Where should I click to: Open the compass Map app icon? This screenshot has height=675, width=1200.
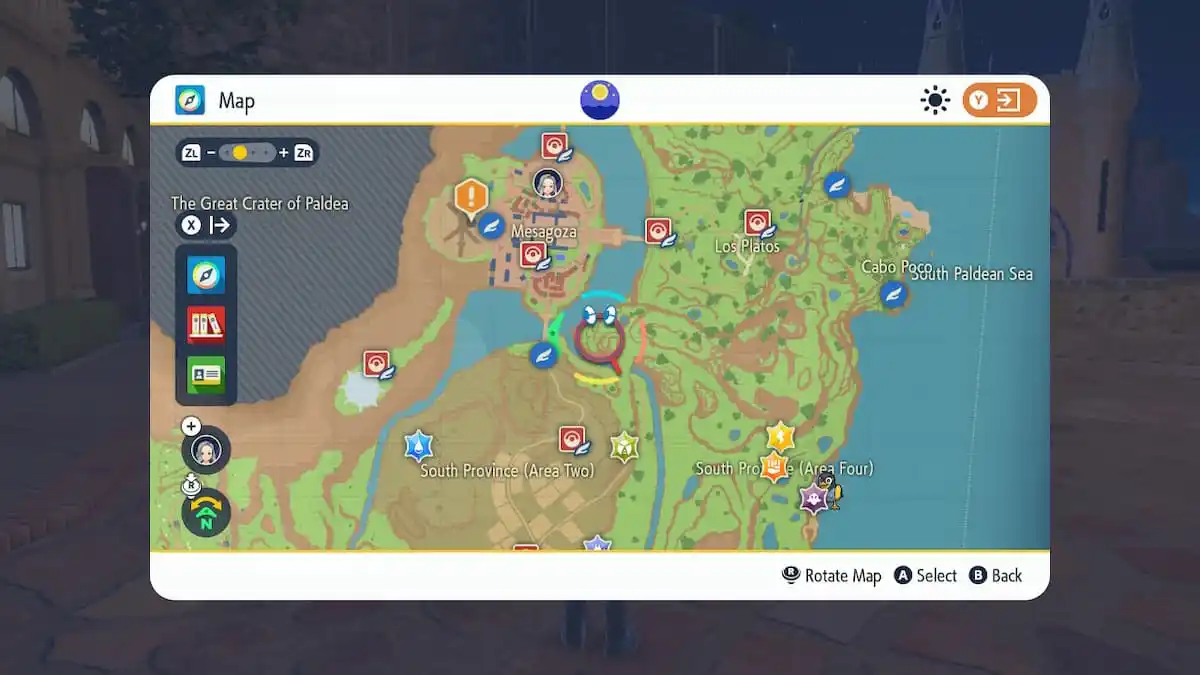tap(206, 275)
